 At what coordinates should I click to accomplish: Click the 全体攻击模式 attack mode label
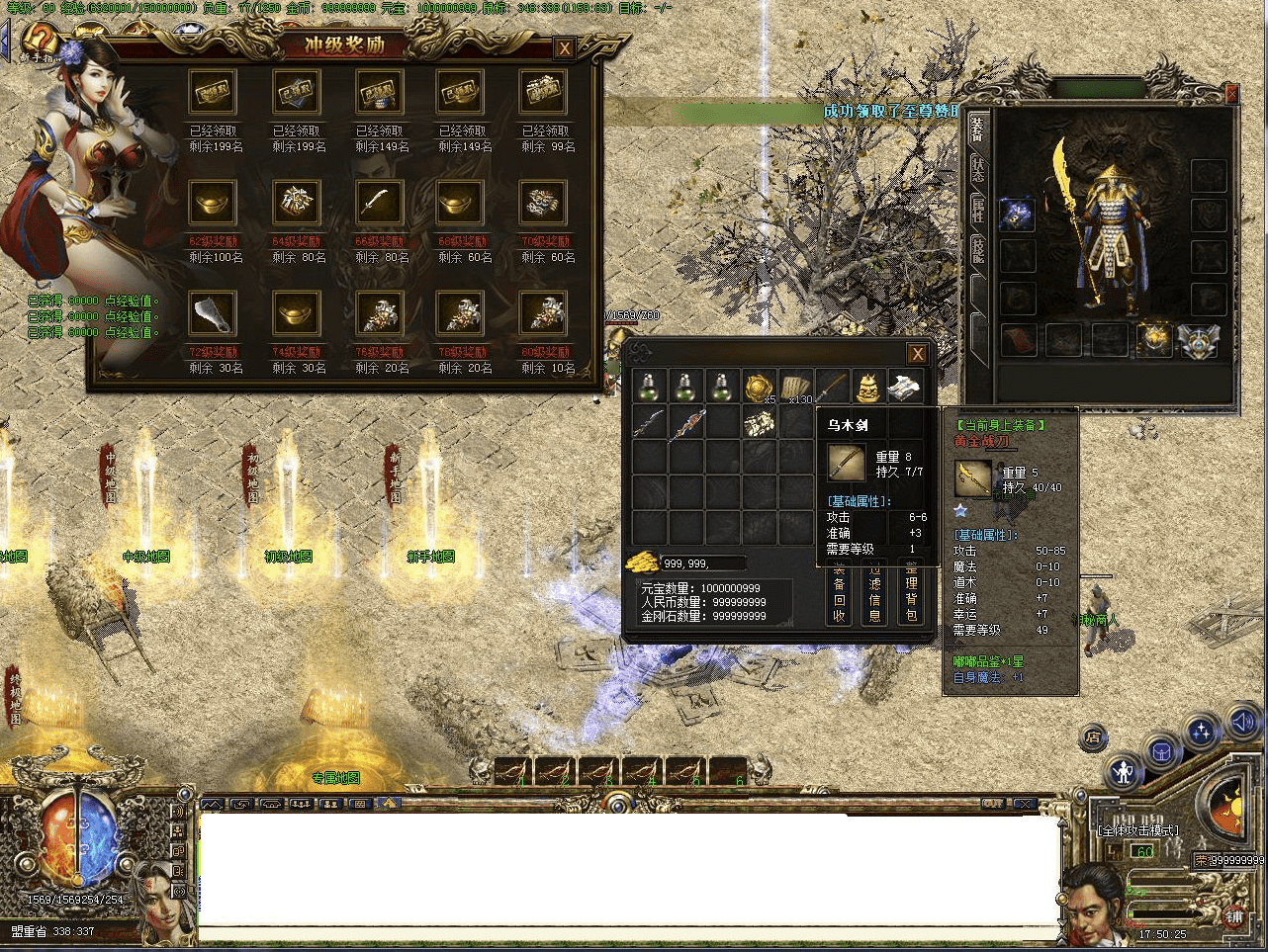coord(1138,830)
